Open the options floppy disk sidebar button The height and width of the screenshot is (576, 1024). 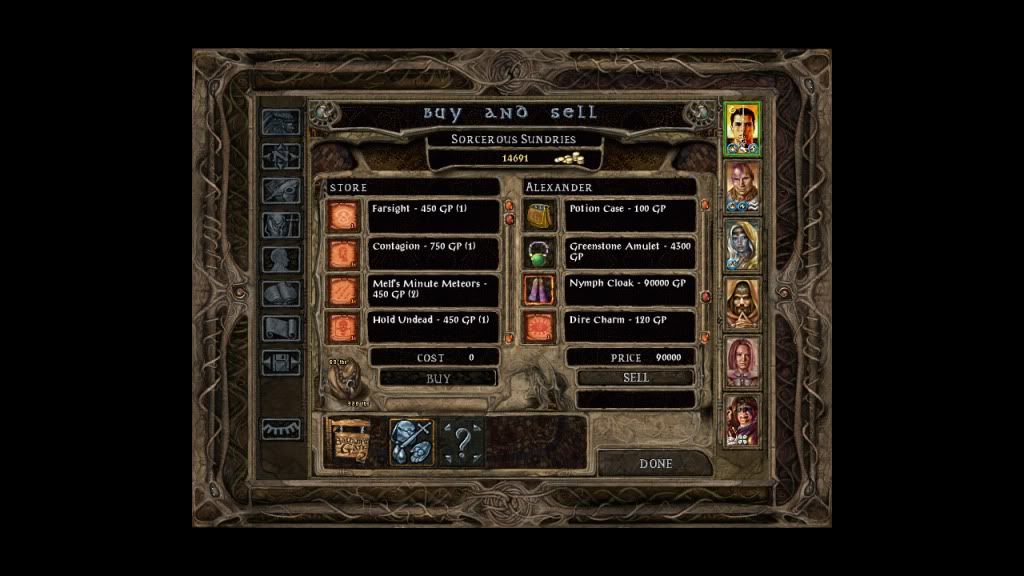[x=280, y=363]
